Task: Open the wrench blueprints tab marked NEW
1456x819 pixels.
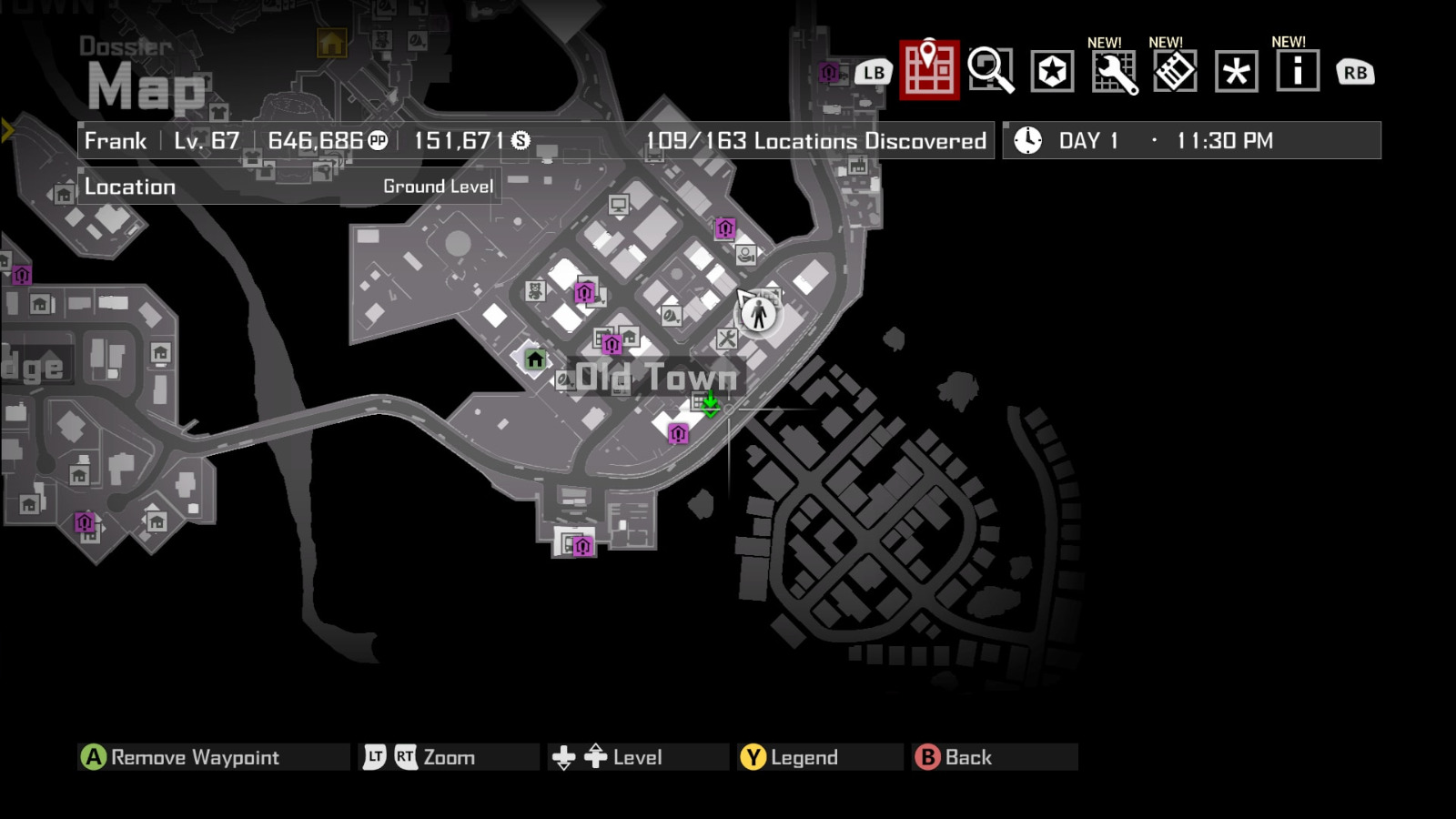Action: pyautogui.click(x=1115, y=71)
